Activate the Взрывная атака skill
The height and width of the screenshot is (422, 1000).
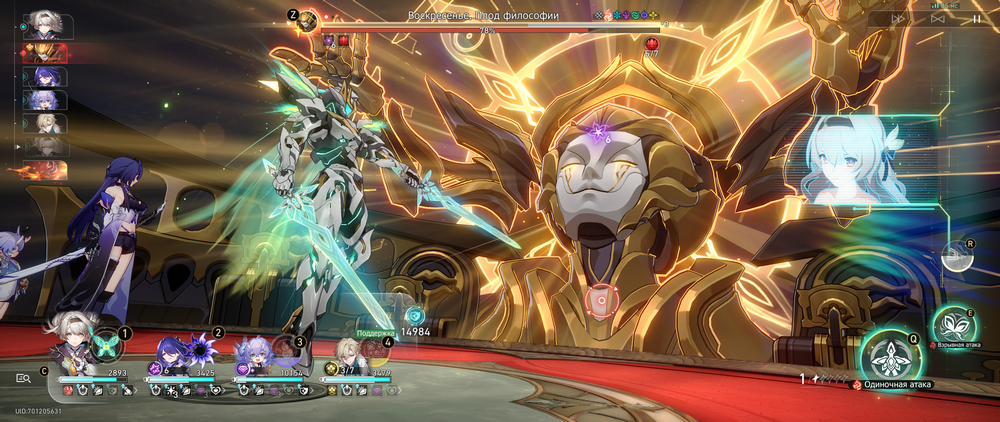[x=953, y=327]
